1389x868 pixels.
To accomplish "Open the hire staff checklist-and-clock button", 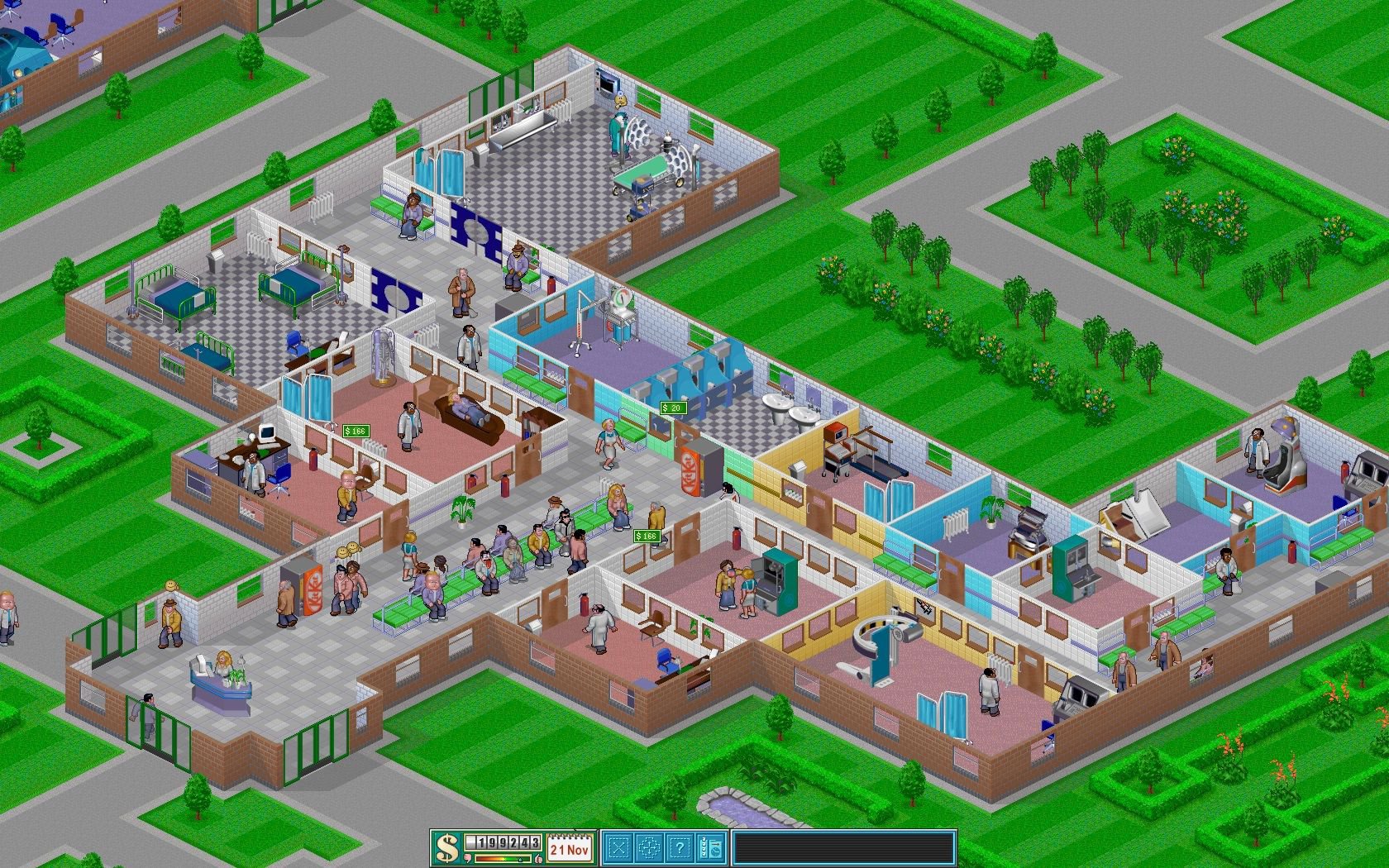I will click(x=710, y=847).
